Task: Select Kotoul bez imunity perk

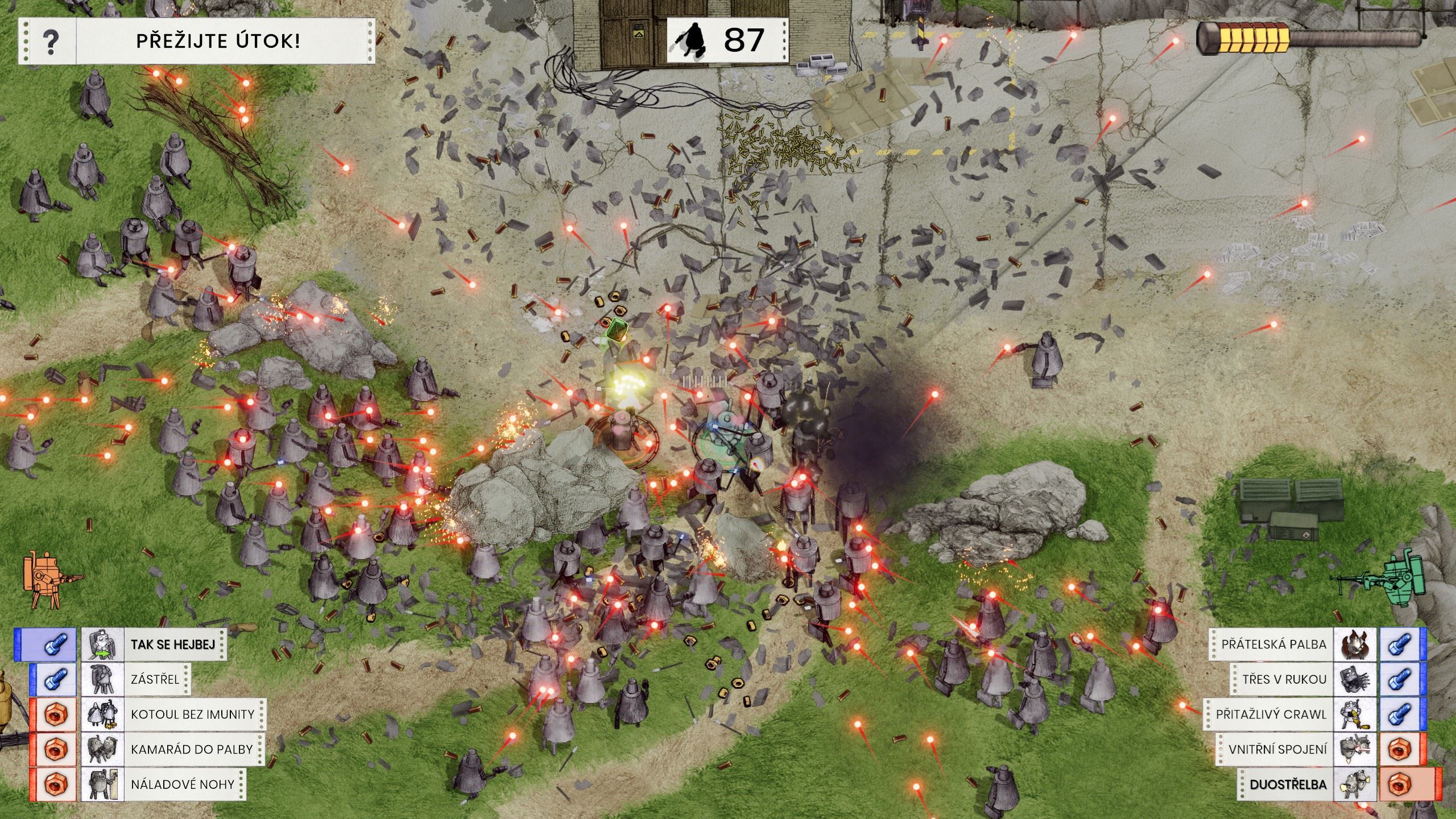Action: [192, 714]
